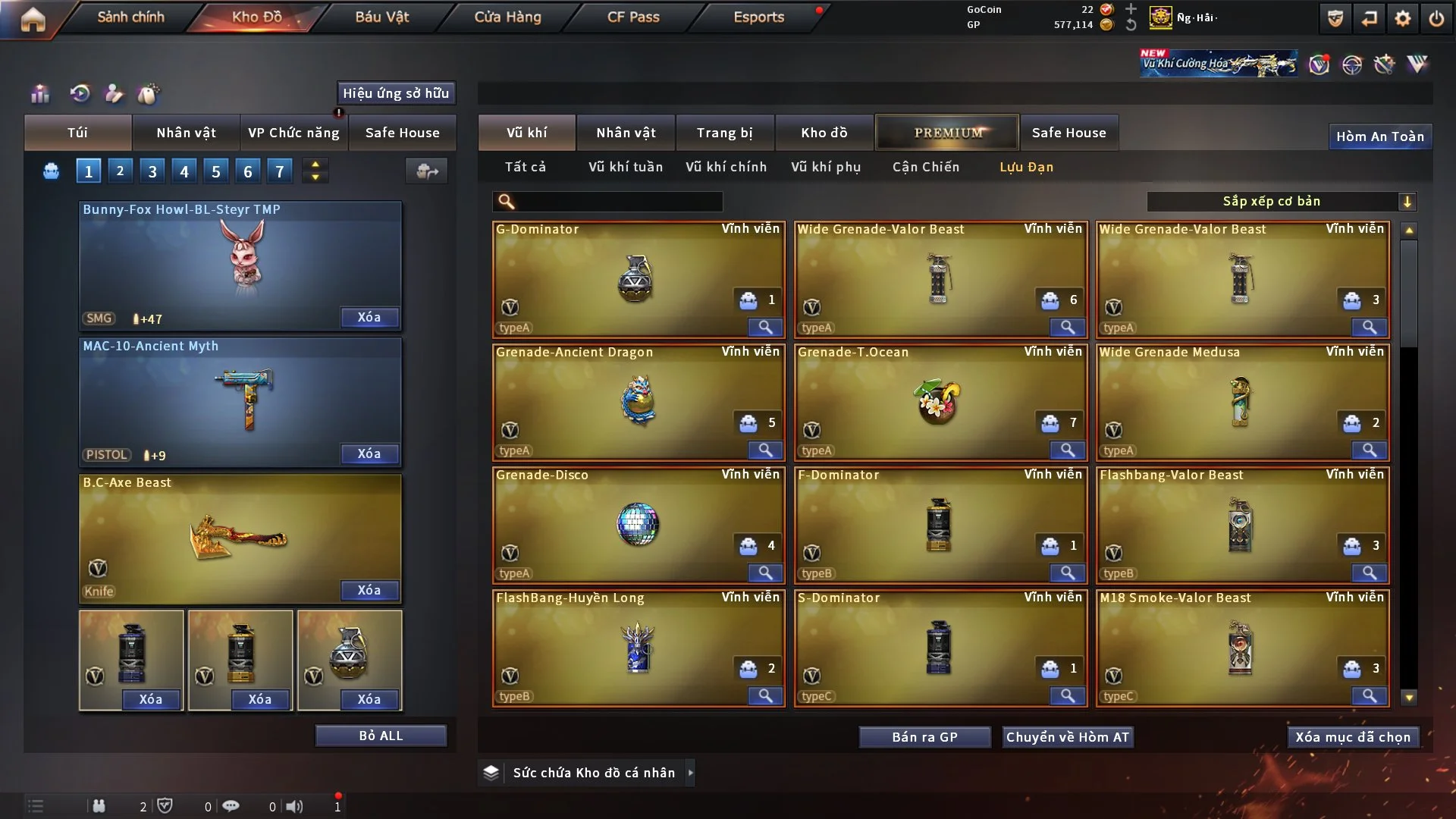Pick the Grenade-T.Ocean item
Screen dimensions: 1456x819
939,402
